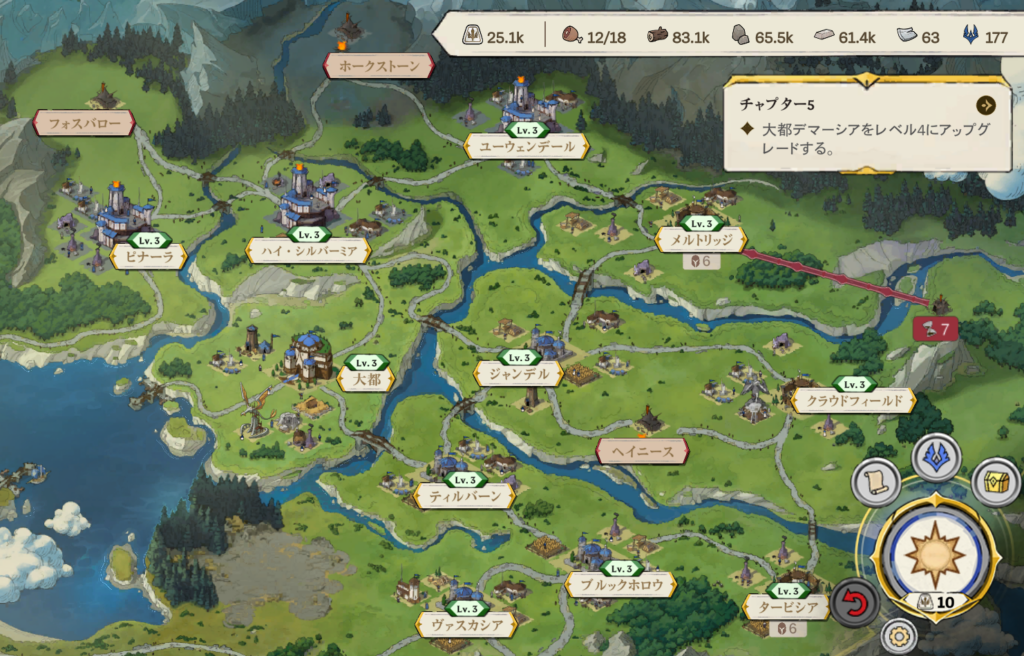
Task: Open the ハイ・シルバーミア settlement
Action: coord(308,250)
